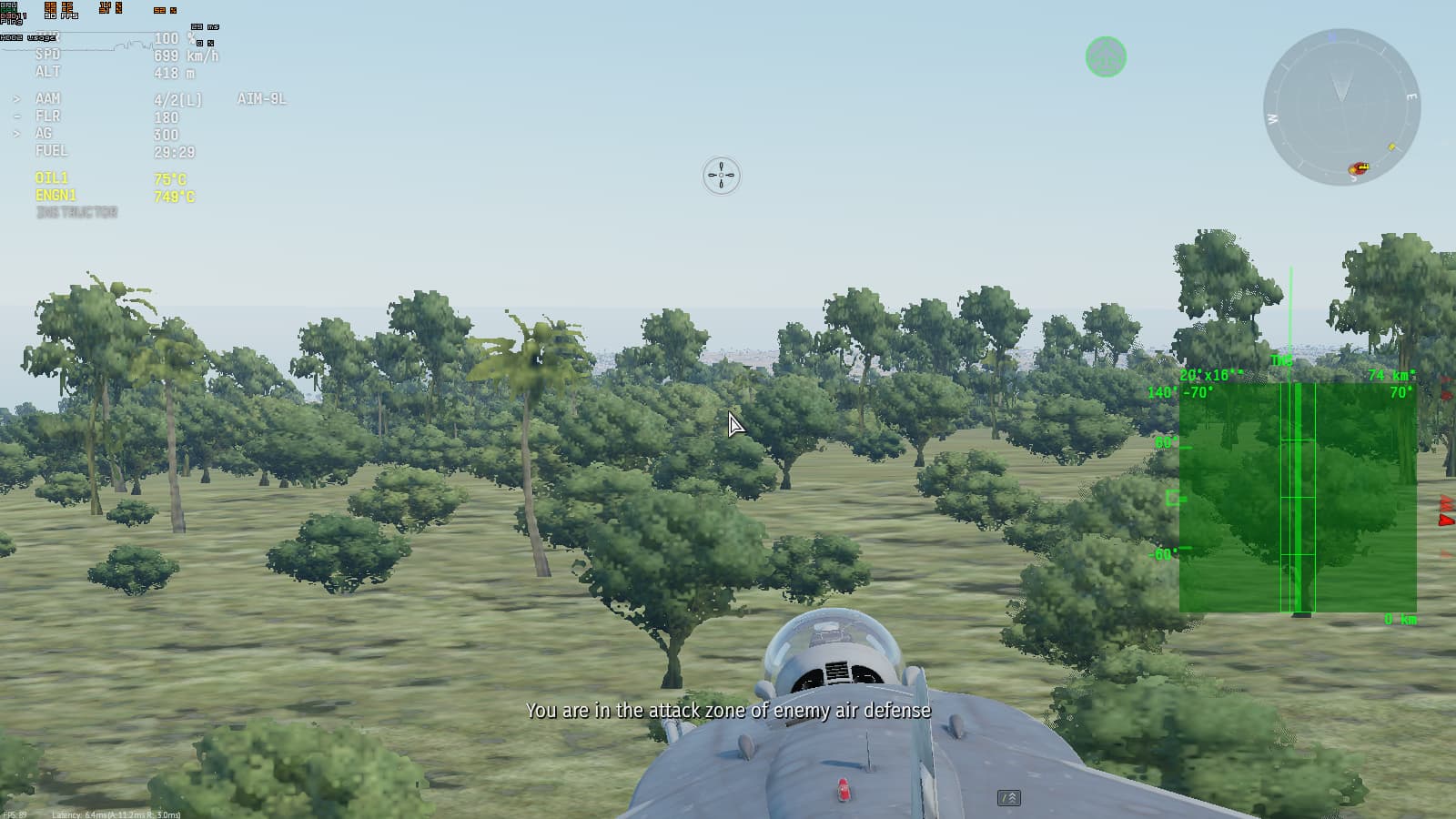The image size is (1456, 819).
Task: Select the green friendly aircraft marker icon
Action: (x=1106, y=57)
